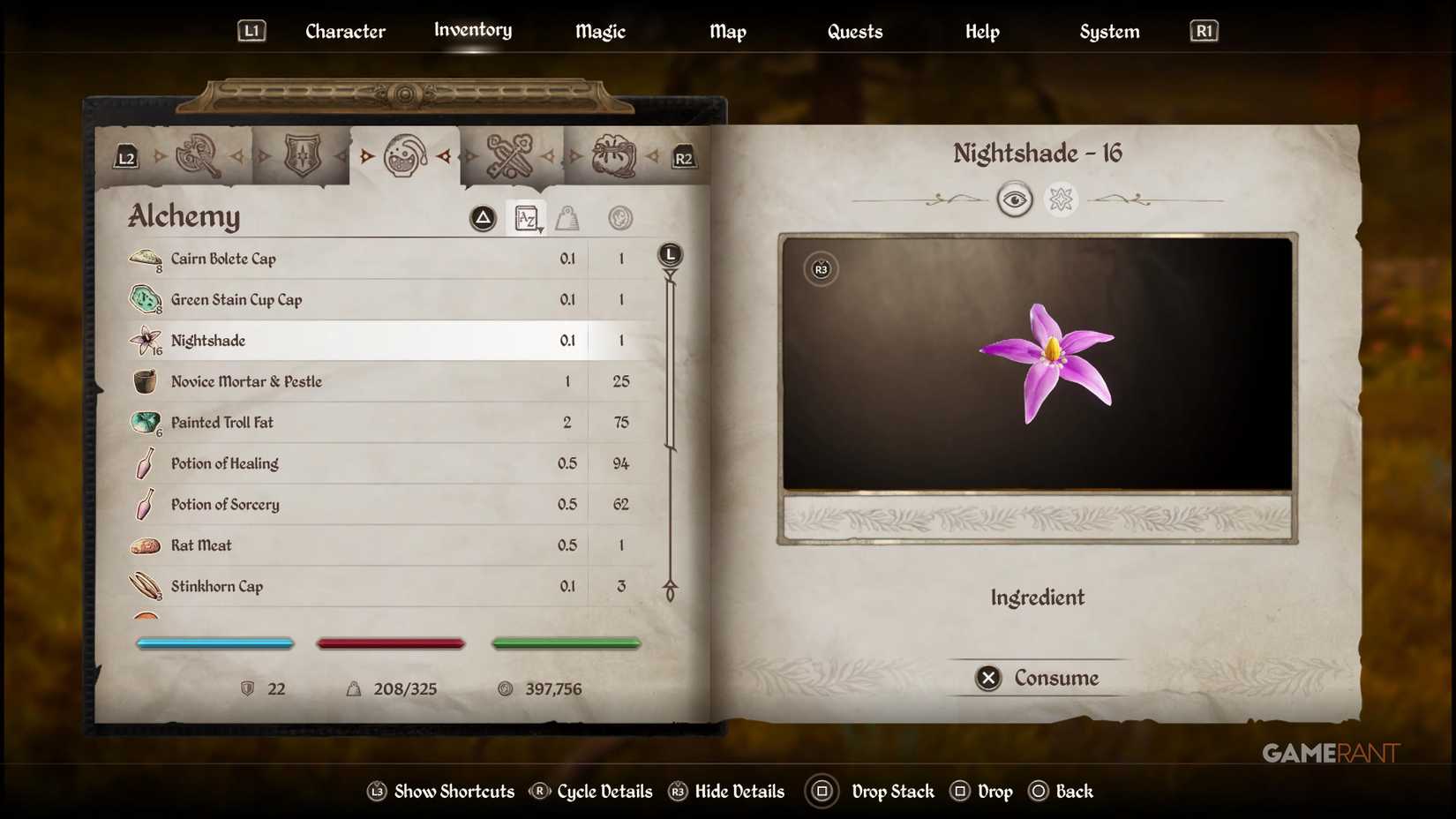Toggle the star effect icon beside the eye
Viewport: 1456px width, 819px height.
pyautogui.click(x=1061, y=199)
